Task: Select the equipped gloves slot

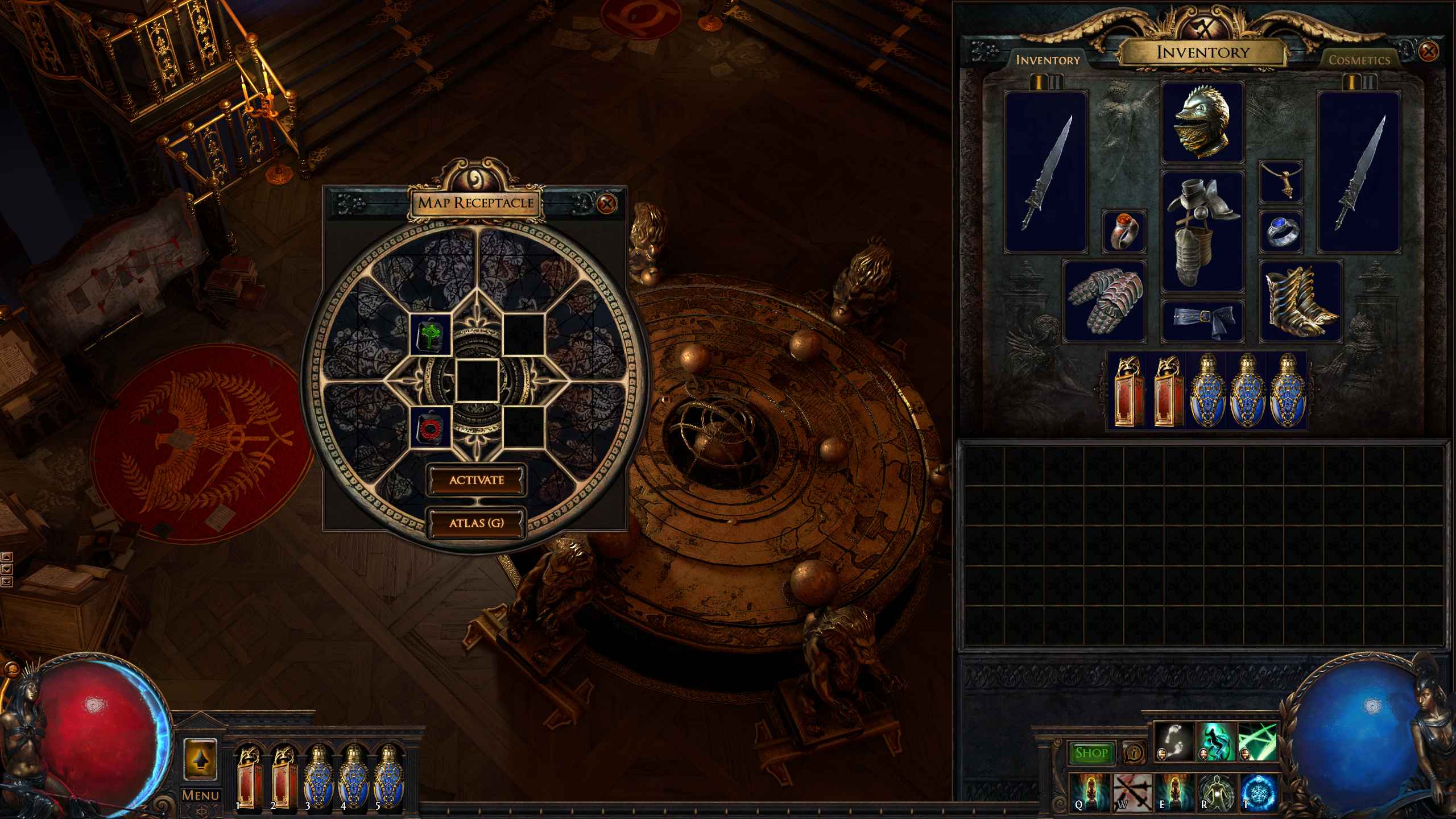Action: click(x=1104, y=301)
